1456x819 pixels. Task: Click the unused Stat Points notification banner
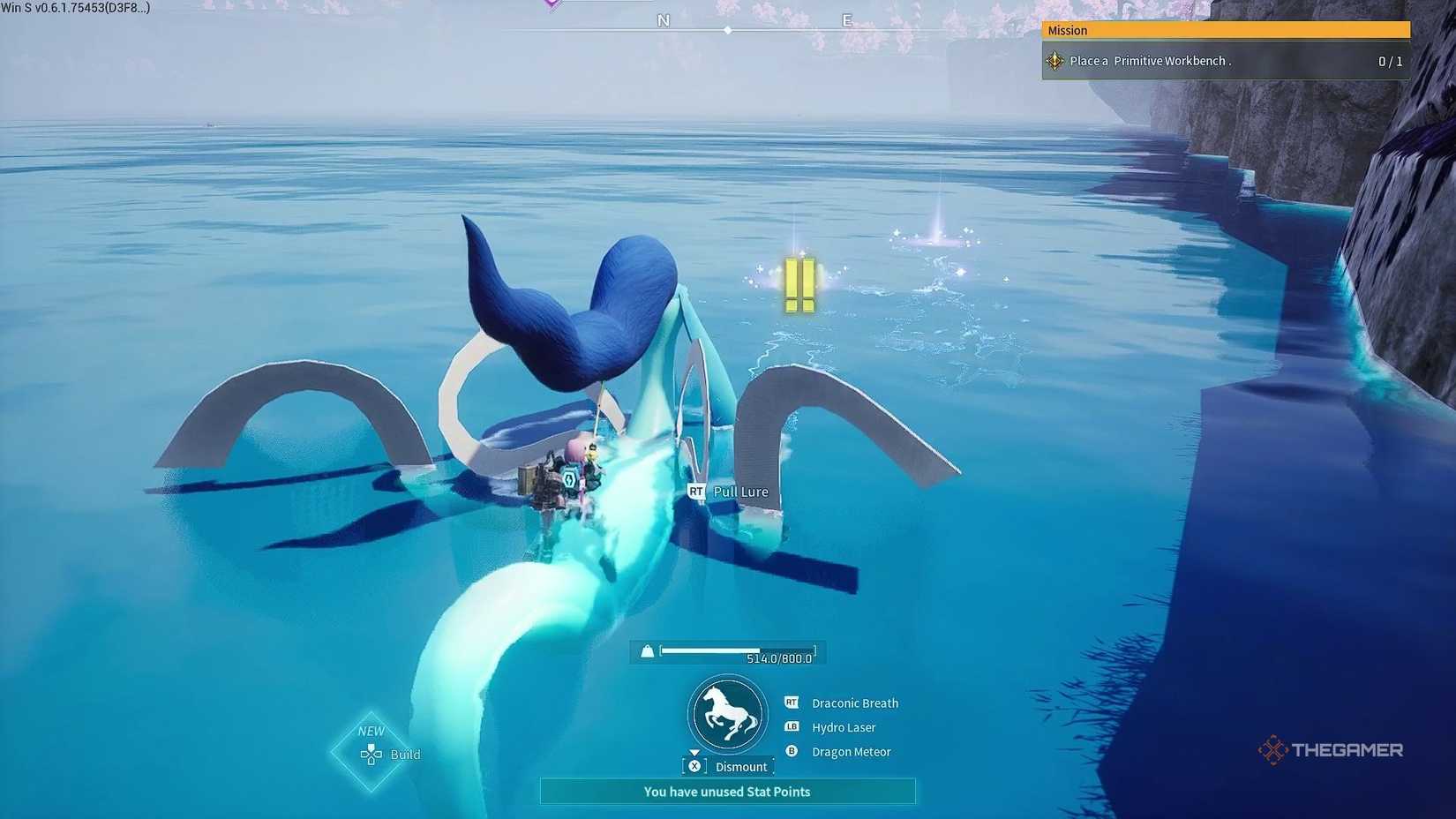[x=727, y=792]
